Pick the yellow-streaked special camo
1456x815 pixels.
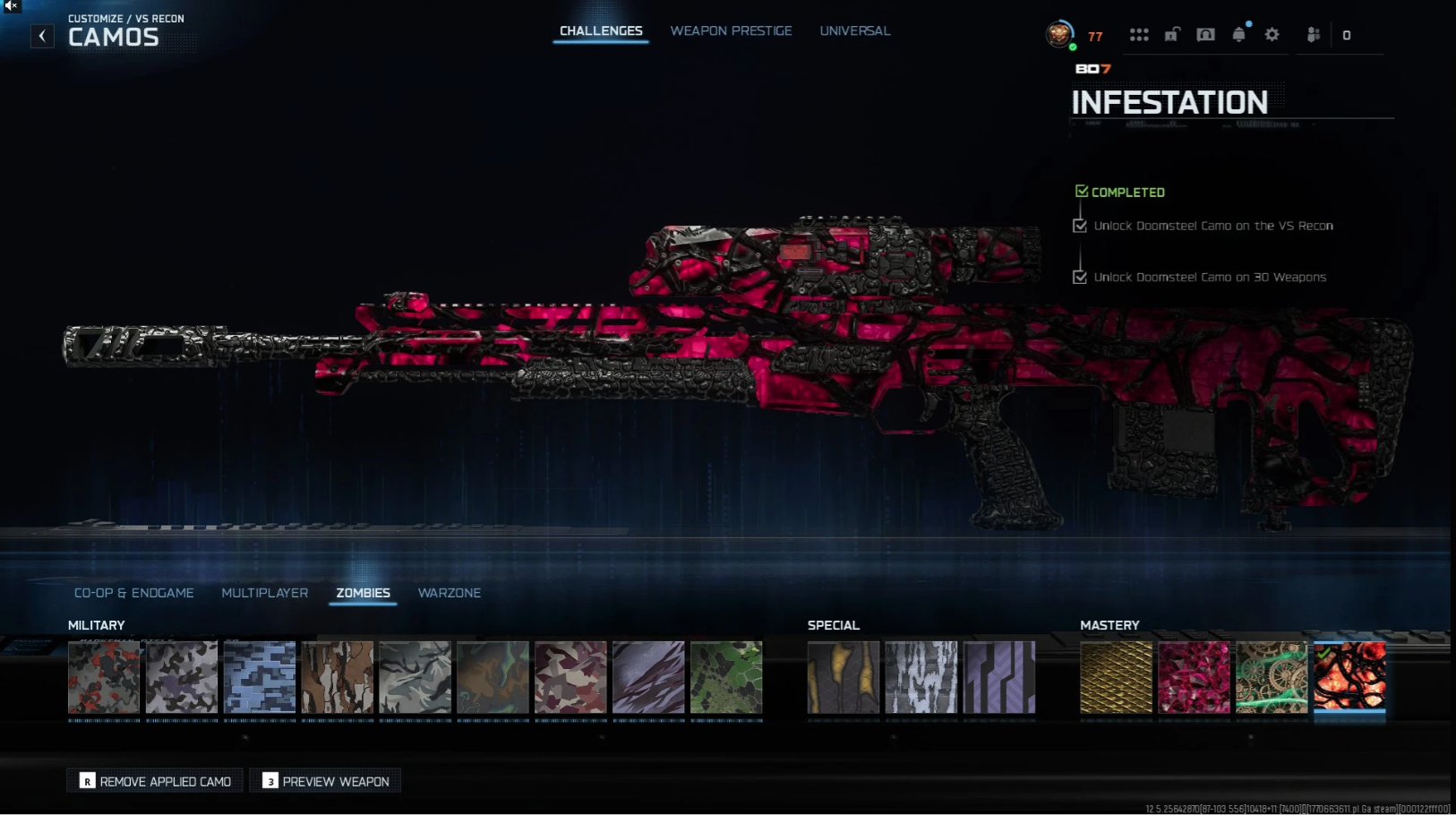click(x=844, y=677)
